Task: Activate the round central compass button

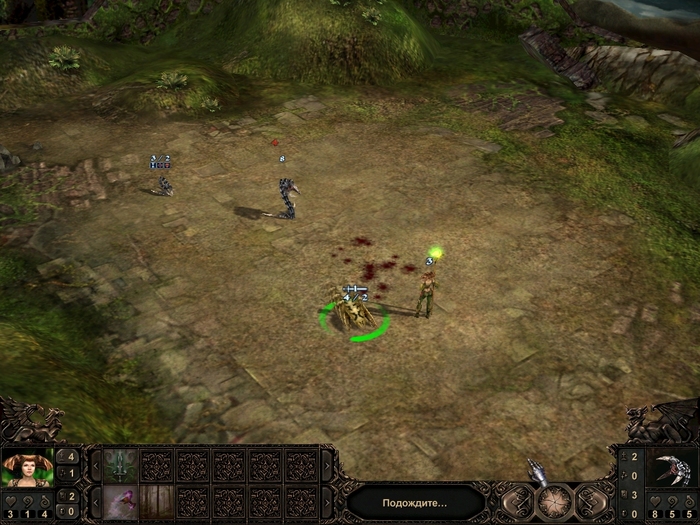Action: (x=555, y=501)
